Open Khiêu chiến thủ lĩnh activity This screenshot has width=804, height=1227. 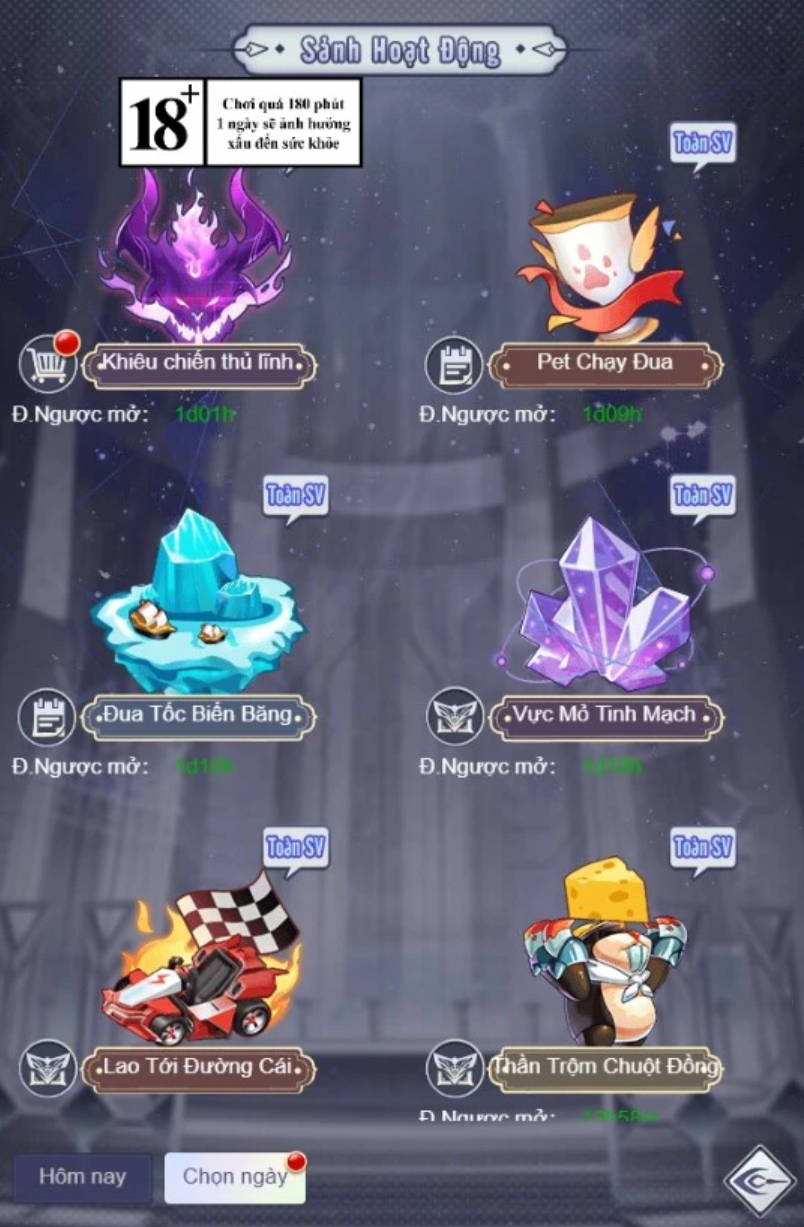point(198,364)
